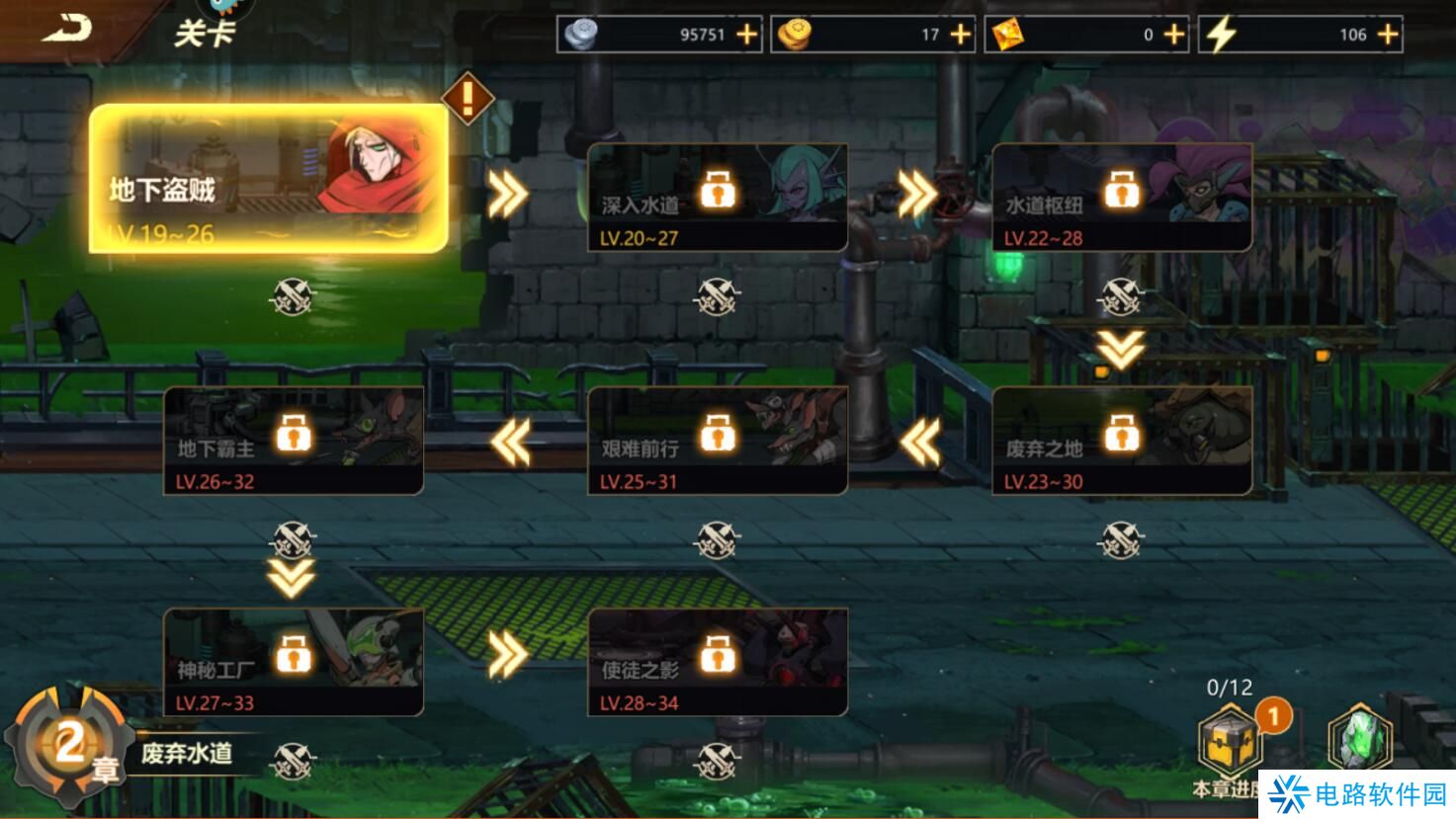Choose the locked 地下霸主 stage
This screenshot has height=819, width=1456.
pyautogui.click(x=293, y=440)
